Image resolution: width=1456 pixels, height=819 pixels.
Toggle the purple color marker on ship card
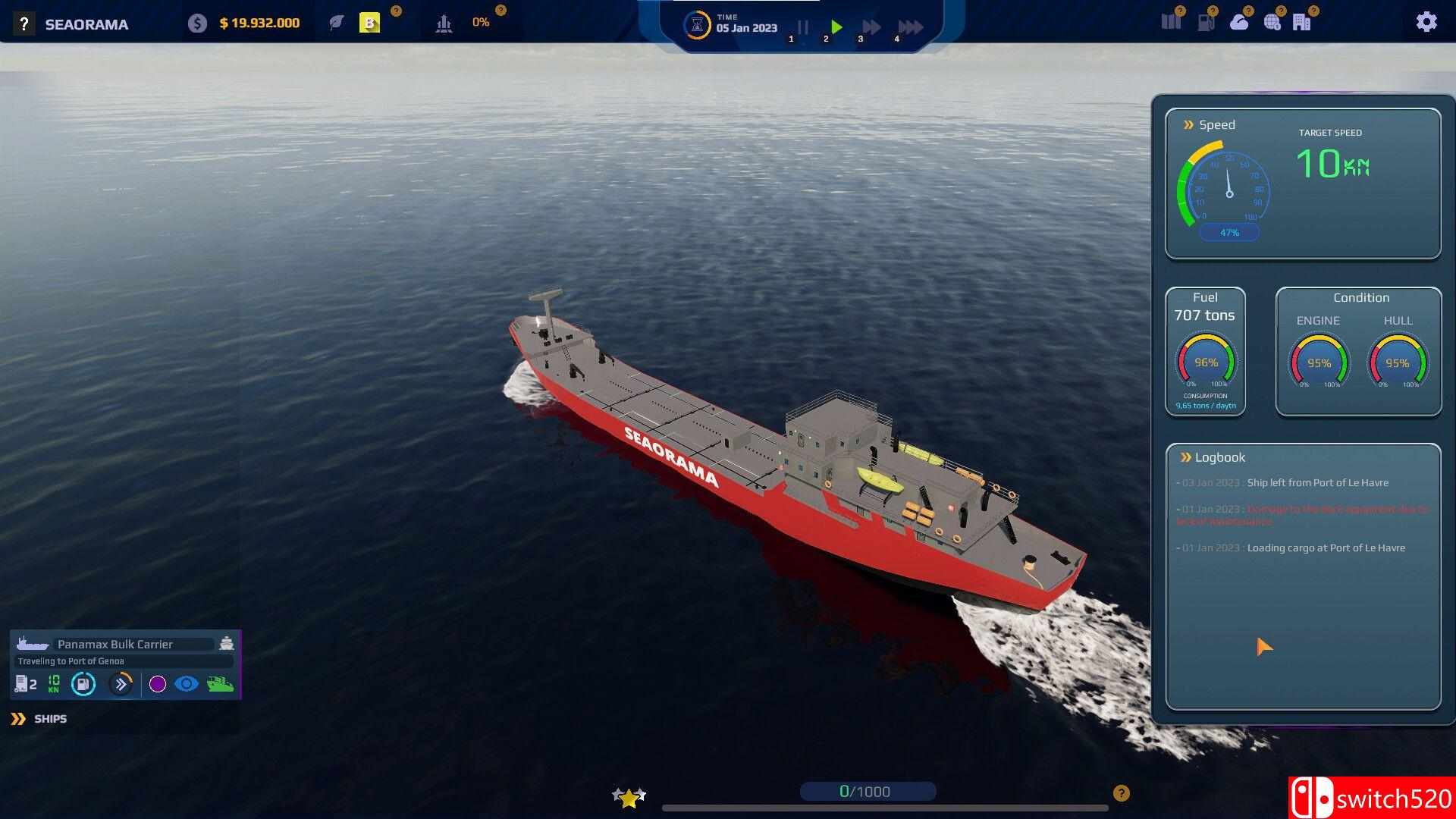click(158, 684)
